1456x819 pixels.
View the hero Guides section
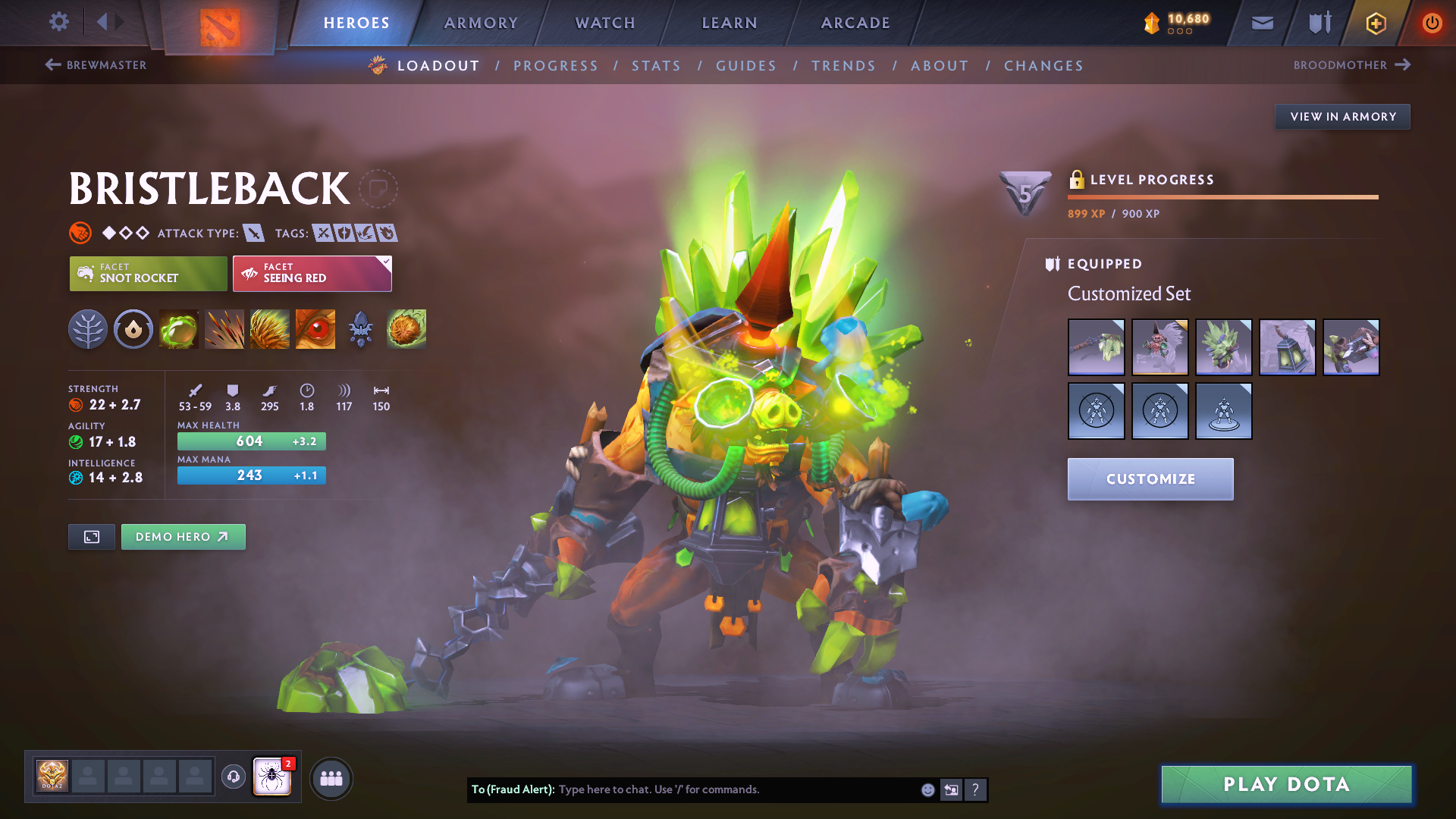coord(746,66)
